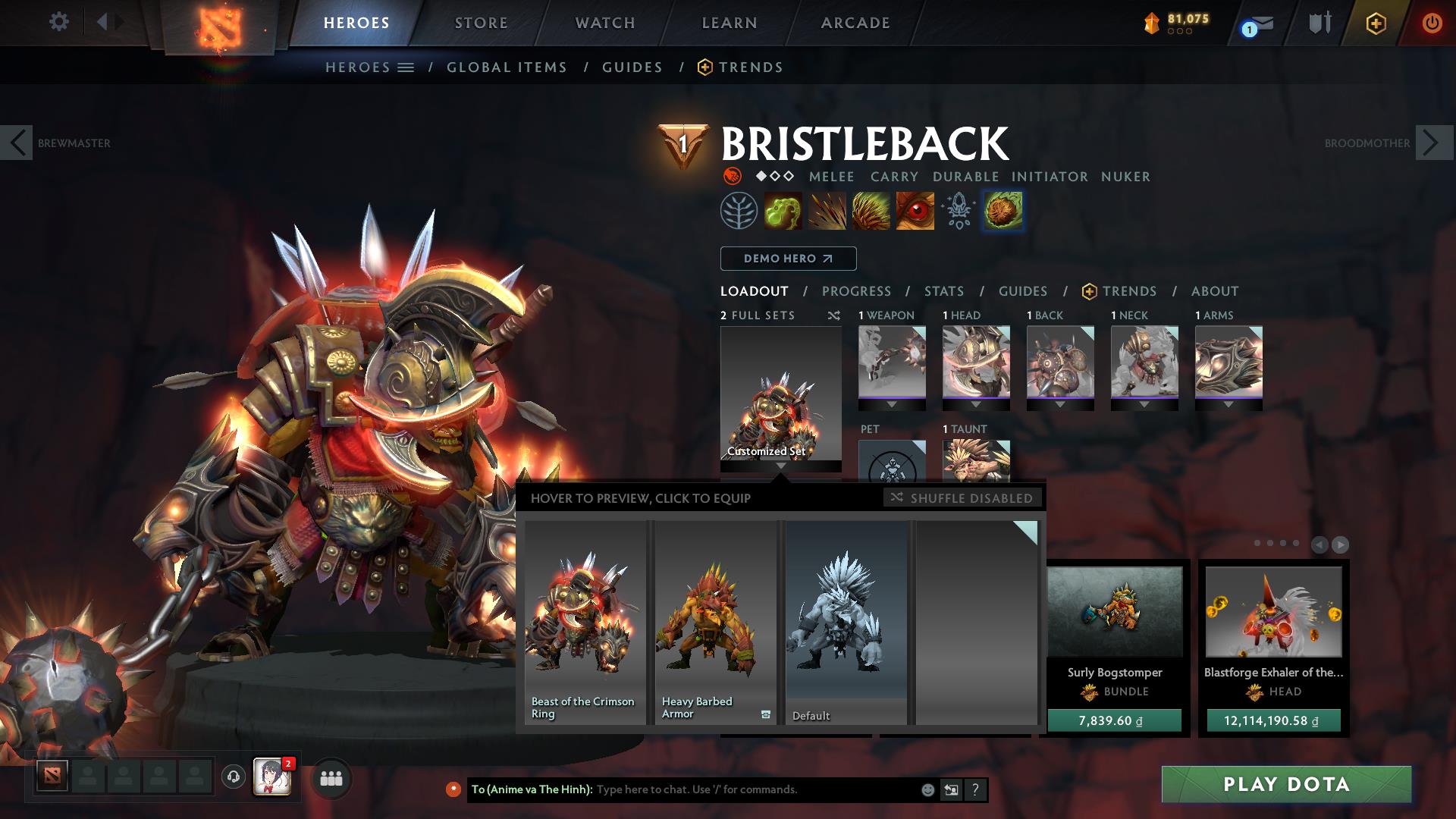Open the Aghanim's Scepter upgrade icon
Image resolution: width=1456 pixels, height=819 pixels.
(958, 211)
